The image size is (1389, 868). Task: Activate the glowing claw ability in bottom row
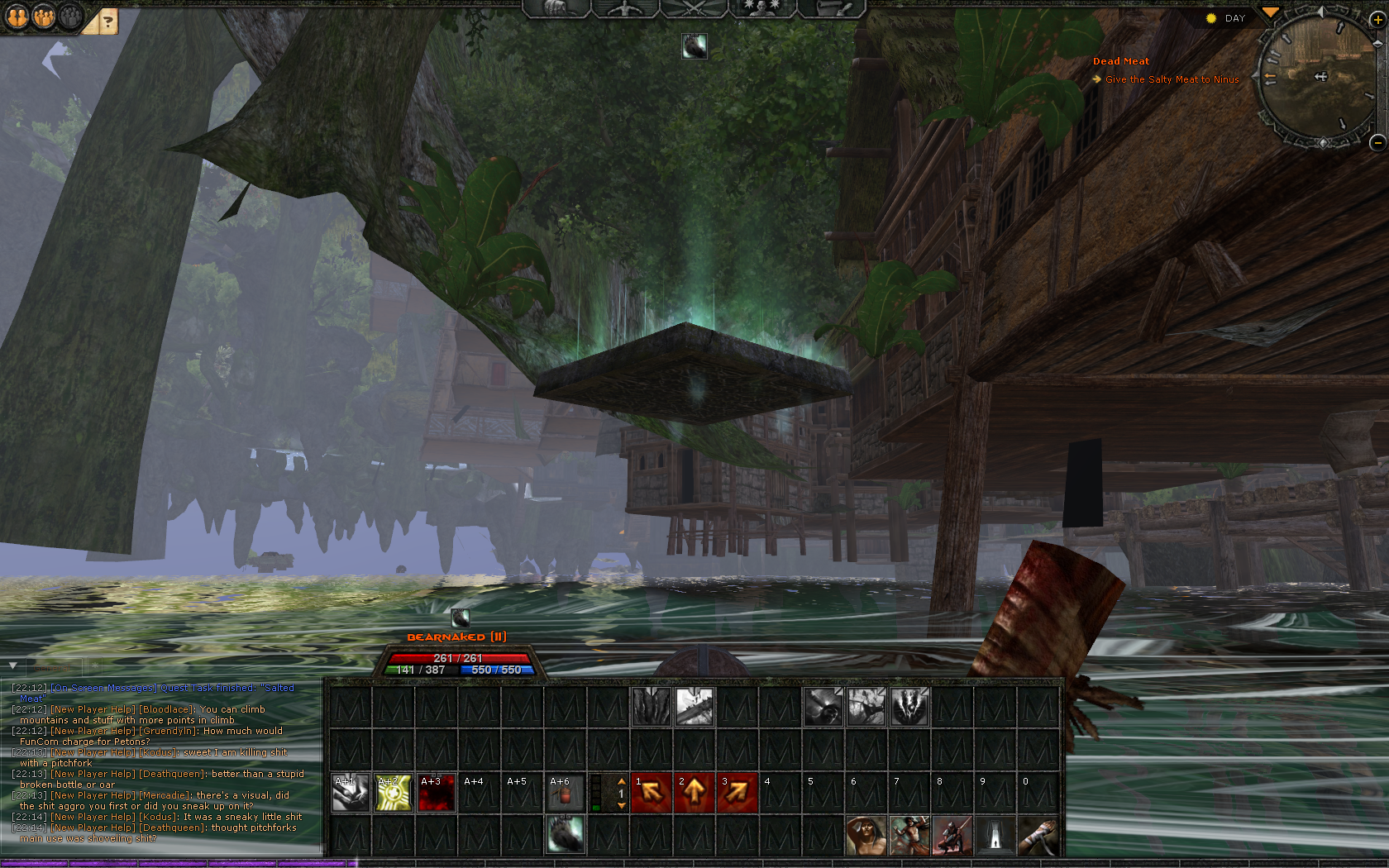tap(566, 835)
